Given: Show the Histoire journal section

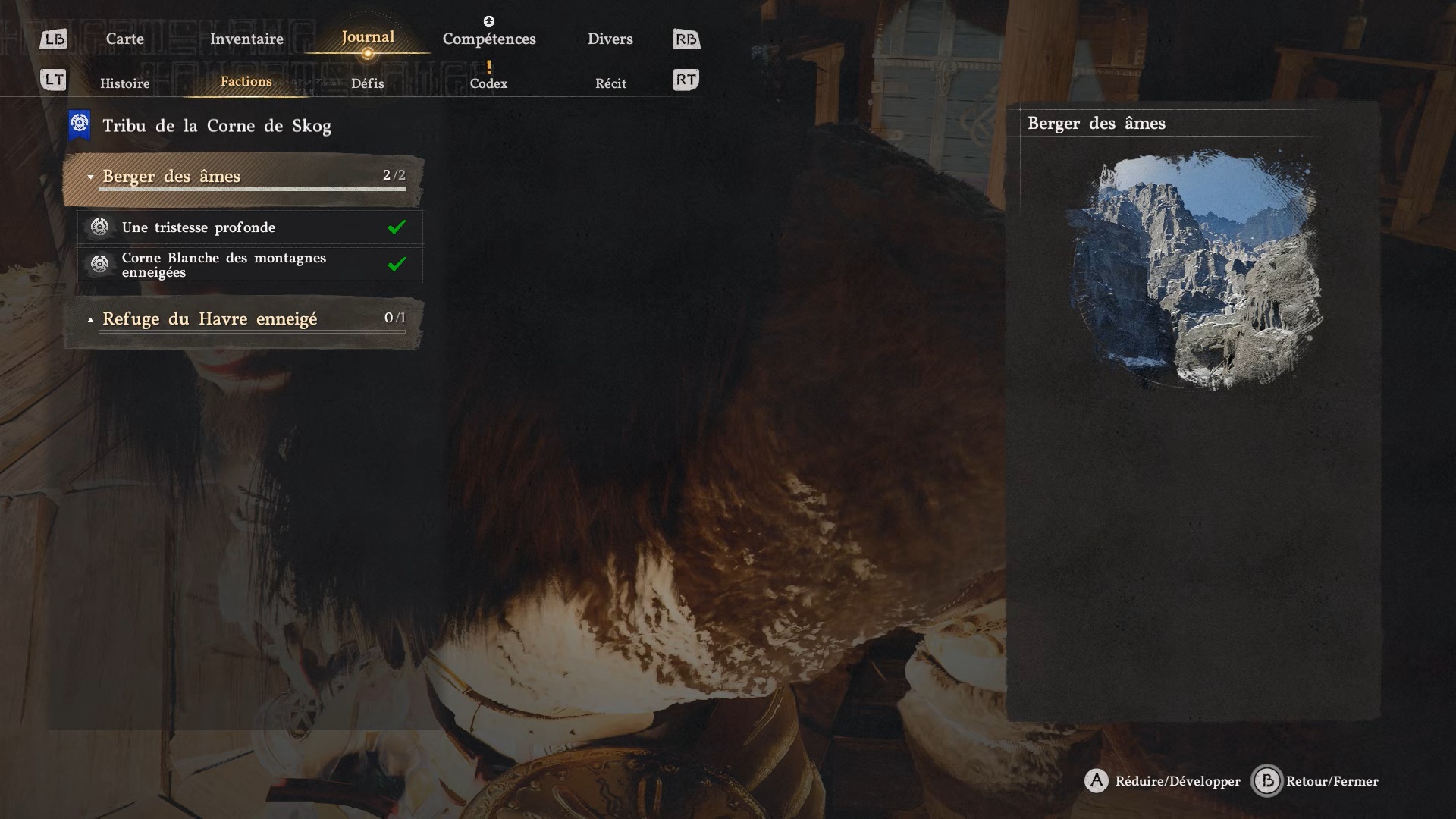Looking at the screenshot, I should point(124,83).
